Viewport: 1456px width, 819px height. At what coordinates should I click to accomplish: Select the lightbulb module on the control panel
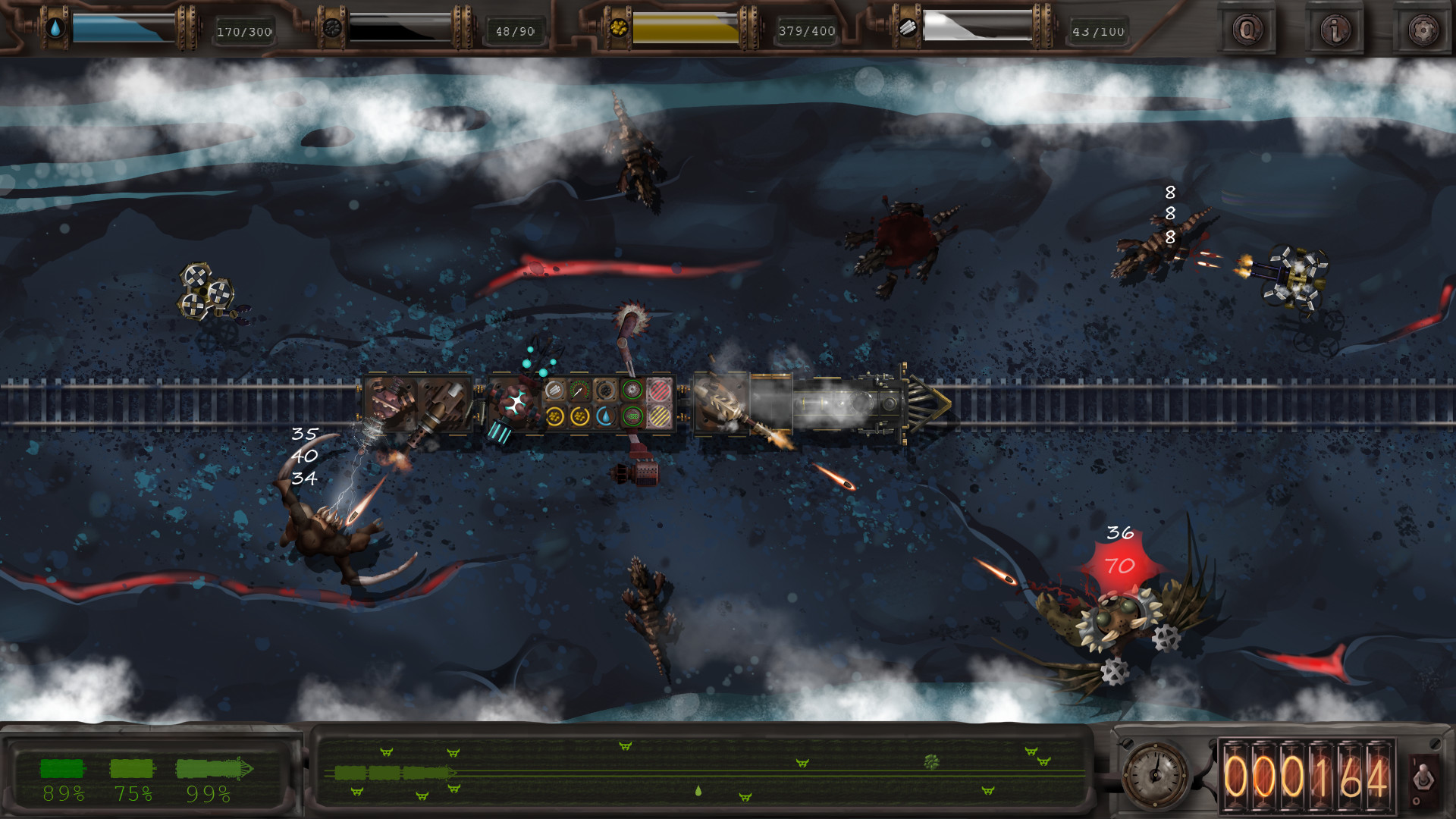point(554,389)
